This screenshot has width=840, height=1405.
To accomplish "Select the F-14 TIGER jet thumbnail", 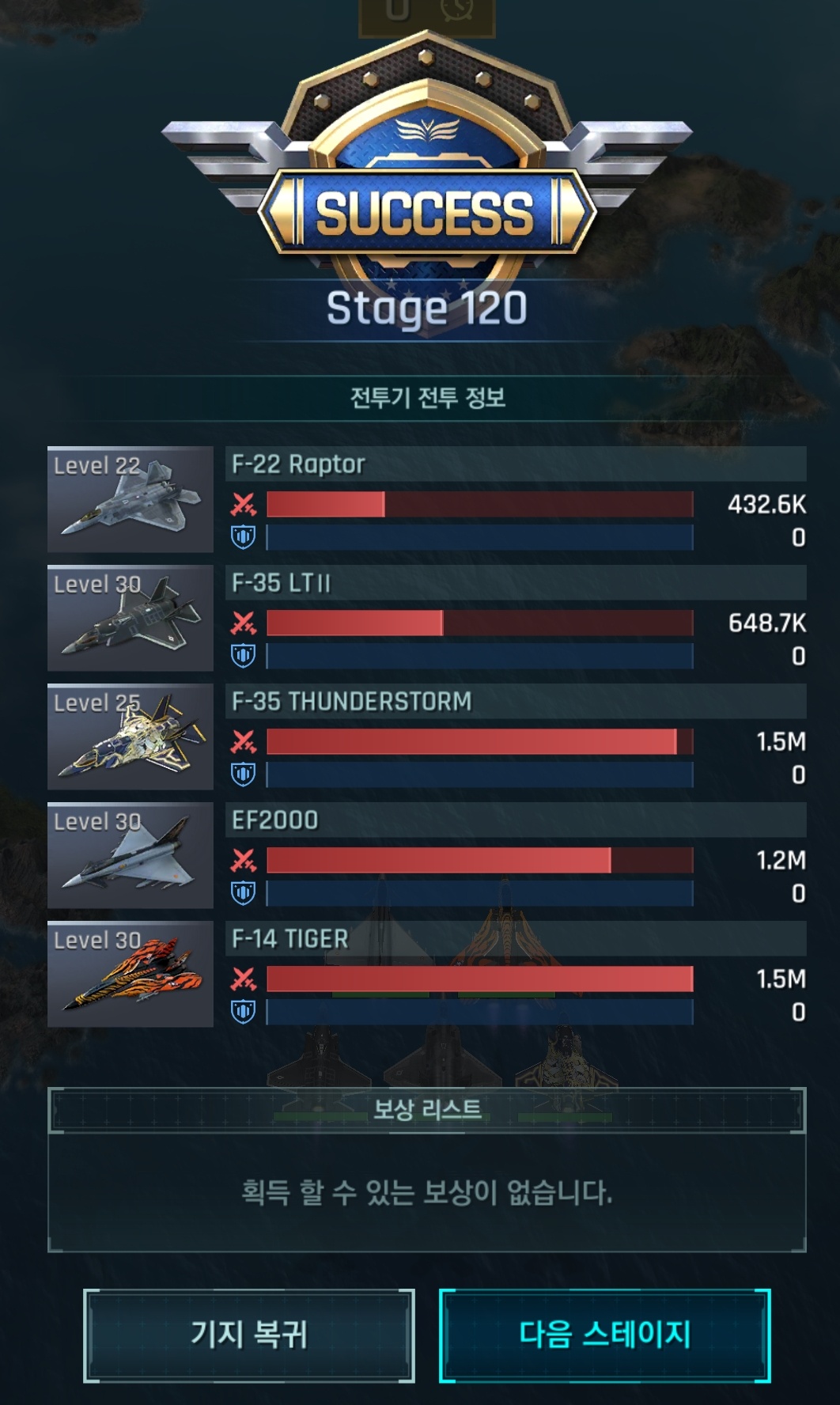I will pyautogui.click(x=131, y=974).
